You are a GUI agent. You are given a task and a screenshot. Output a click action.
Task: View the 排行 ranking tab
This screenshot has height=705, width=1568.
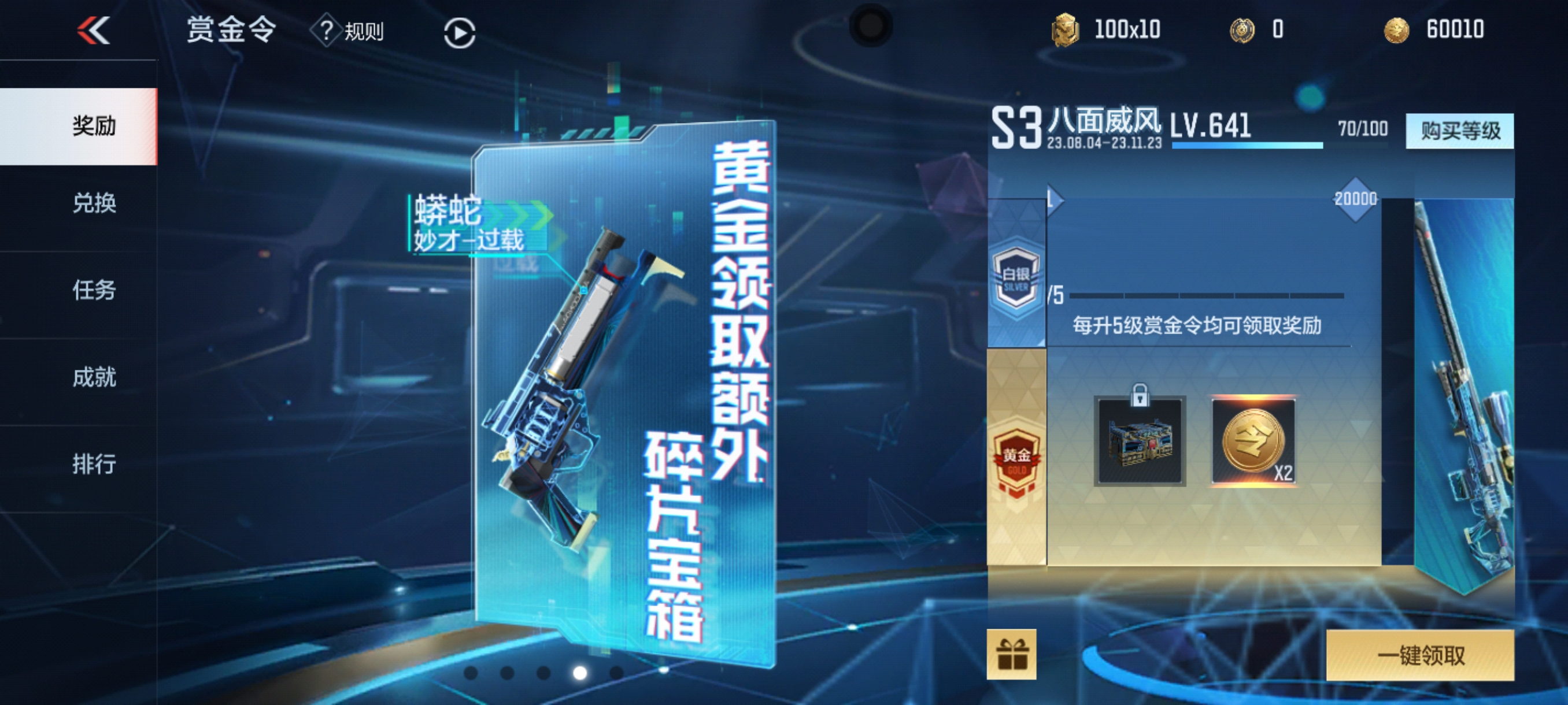pyautogui.click(x=93, y=464)
